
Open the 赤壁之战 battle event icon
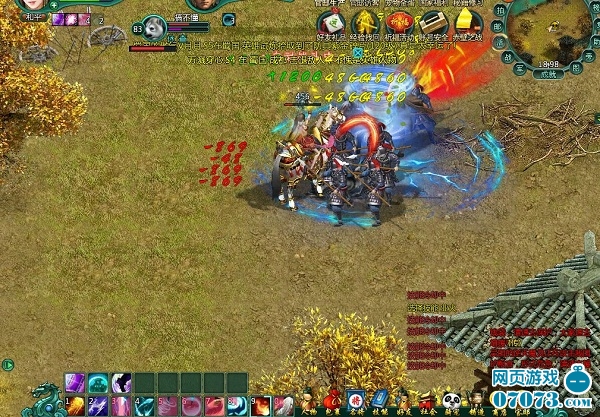(x=466, y=22)
